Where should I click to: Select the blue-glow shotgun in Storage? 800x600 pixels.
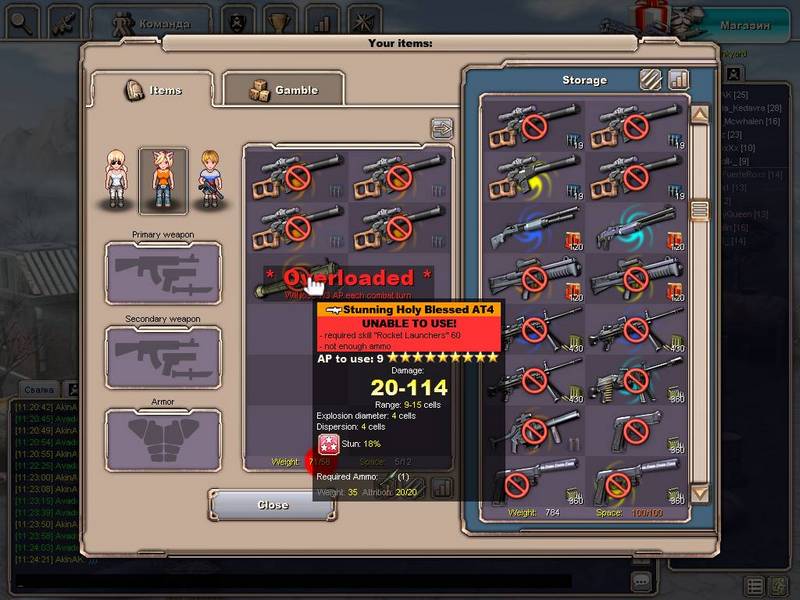tap(533, 228)
